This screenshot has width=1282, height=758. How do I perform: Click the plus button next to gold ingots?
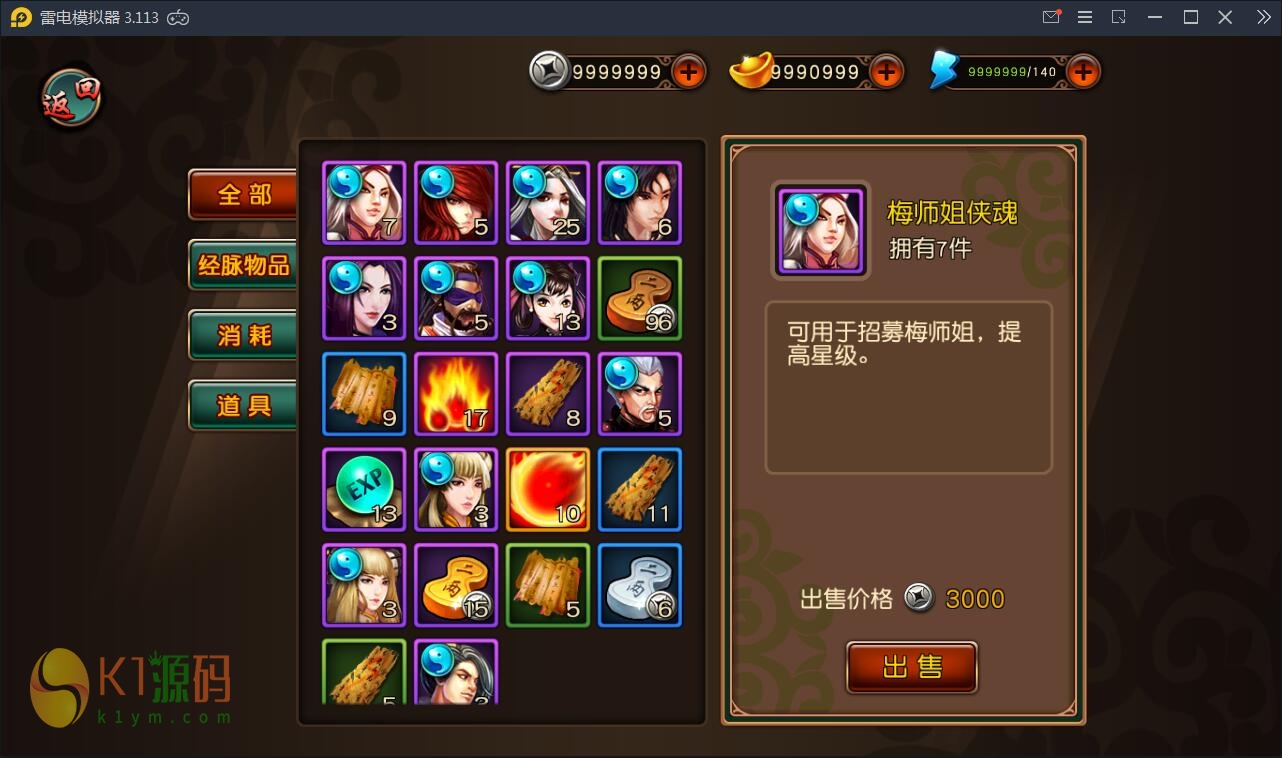point(886,71)
